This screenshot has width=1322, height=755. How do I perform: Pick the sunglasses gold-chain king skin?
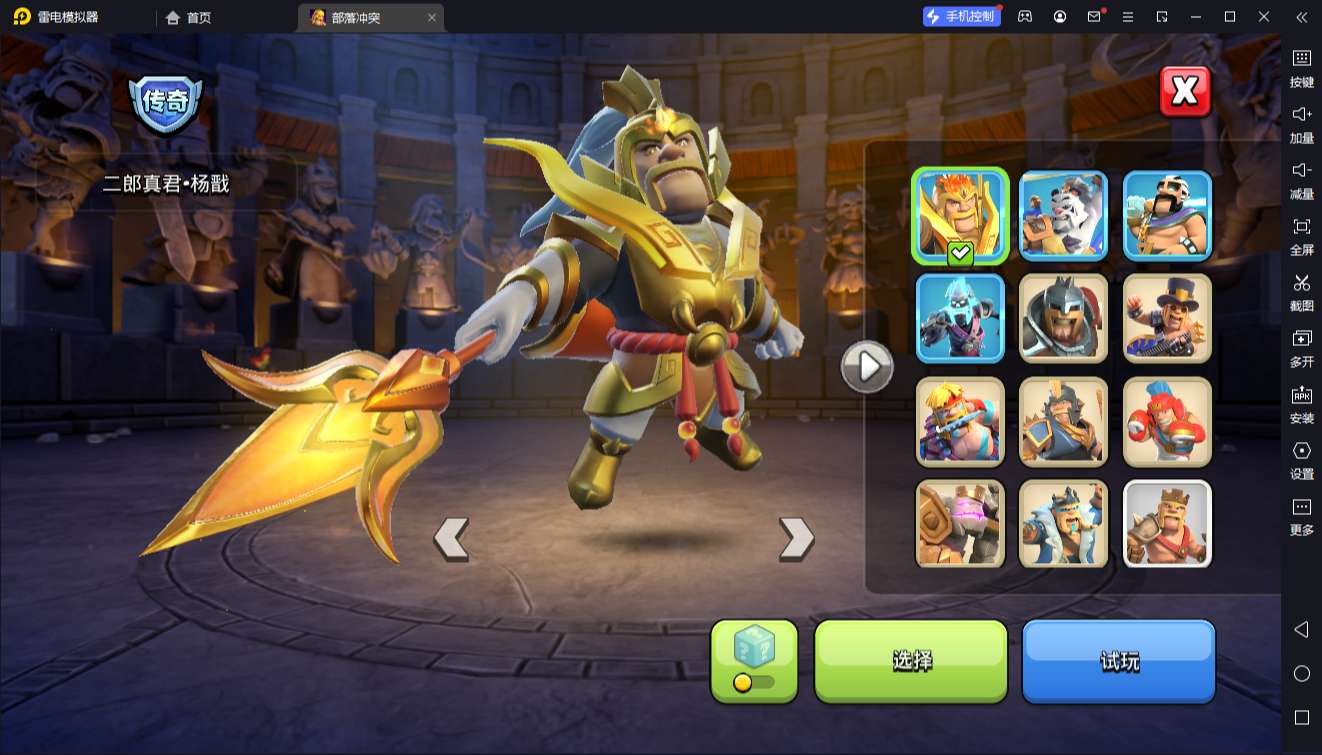click(1167, 215)
